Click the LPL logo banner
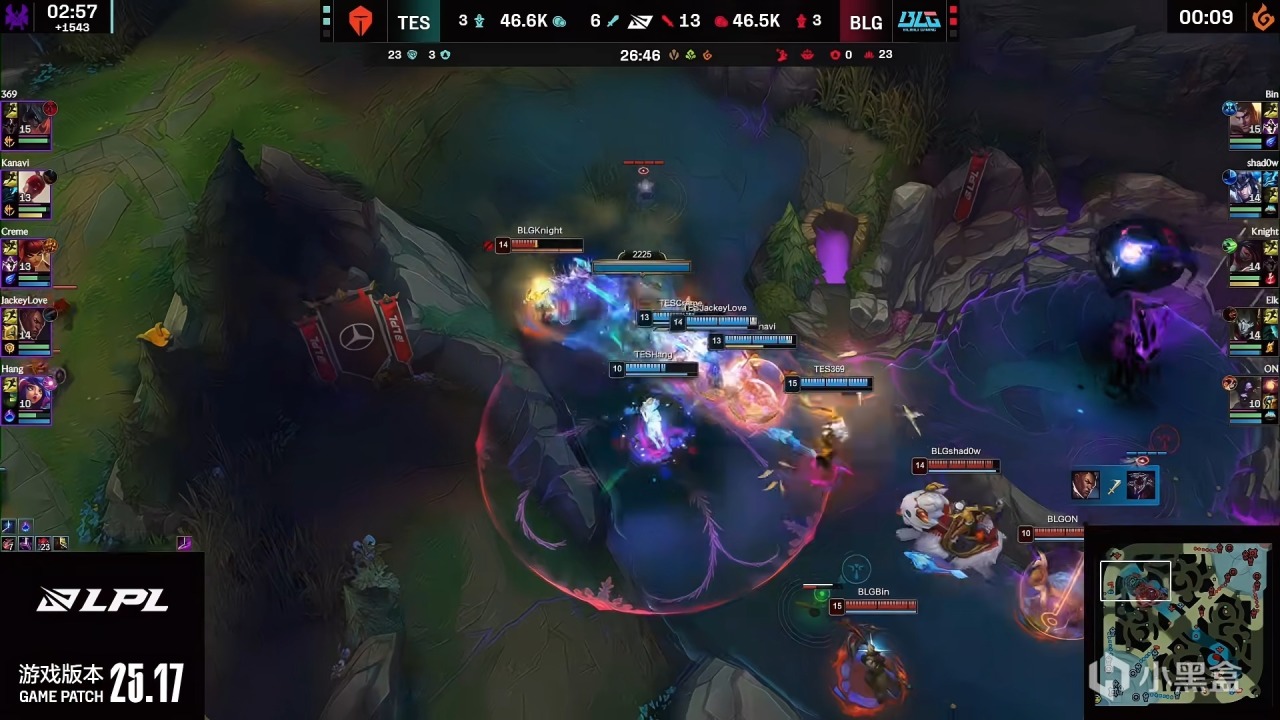The height and width of the screenshot is (720, 1280). click(x=102, y=600)
